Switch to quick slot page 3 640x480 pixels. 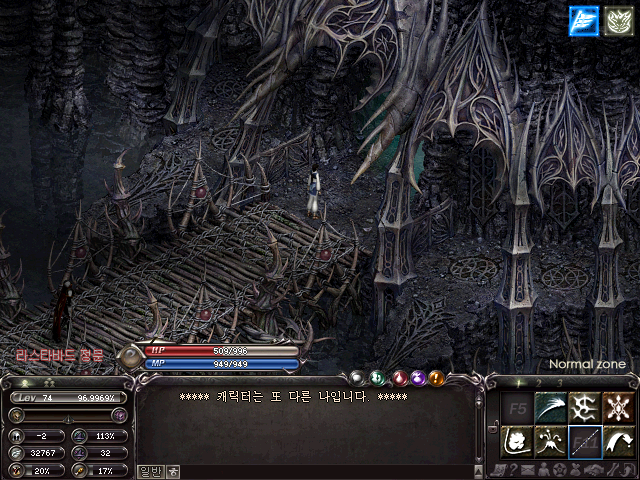(x=560, y=383)
